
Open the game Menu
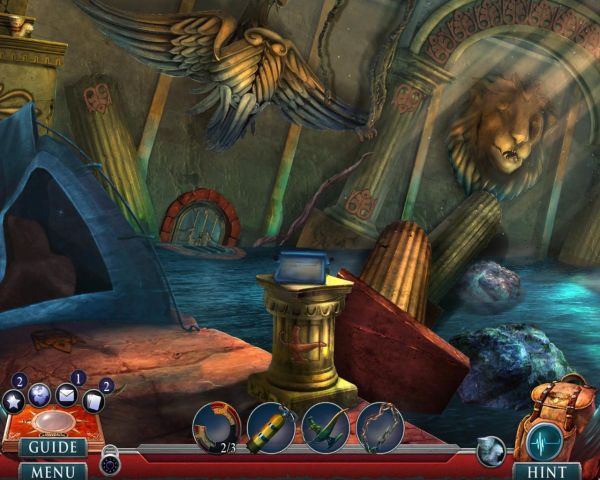51,470
